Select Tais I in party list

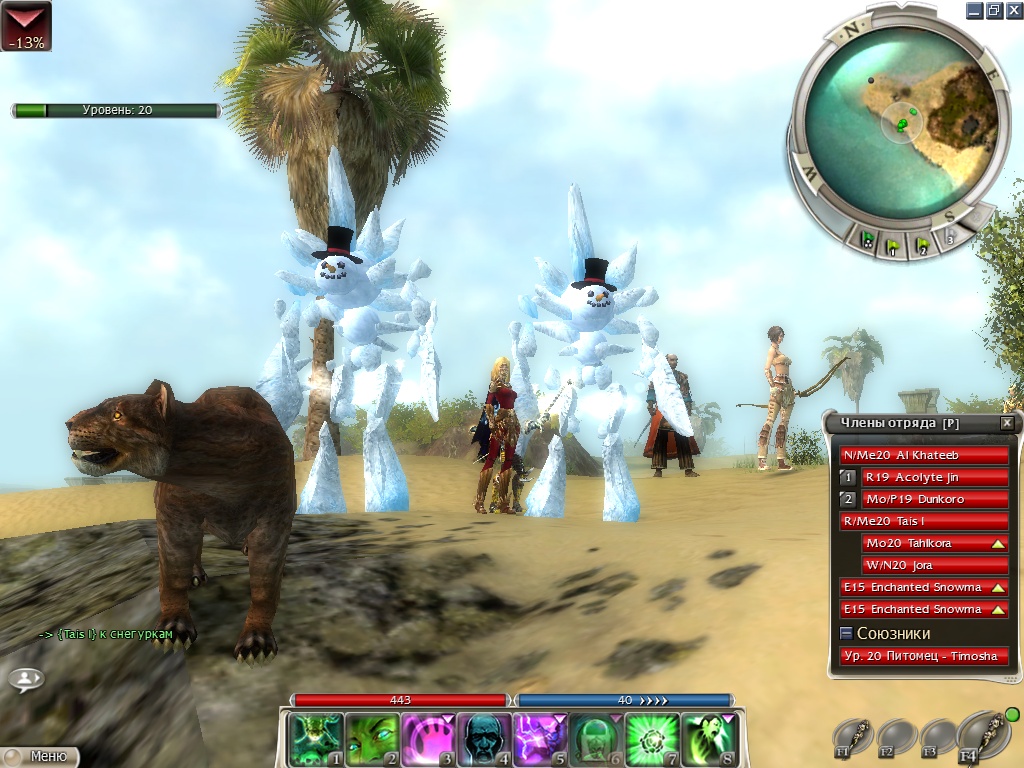pos(924,521)
